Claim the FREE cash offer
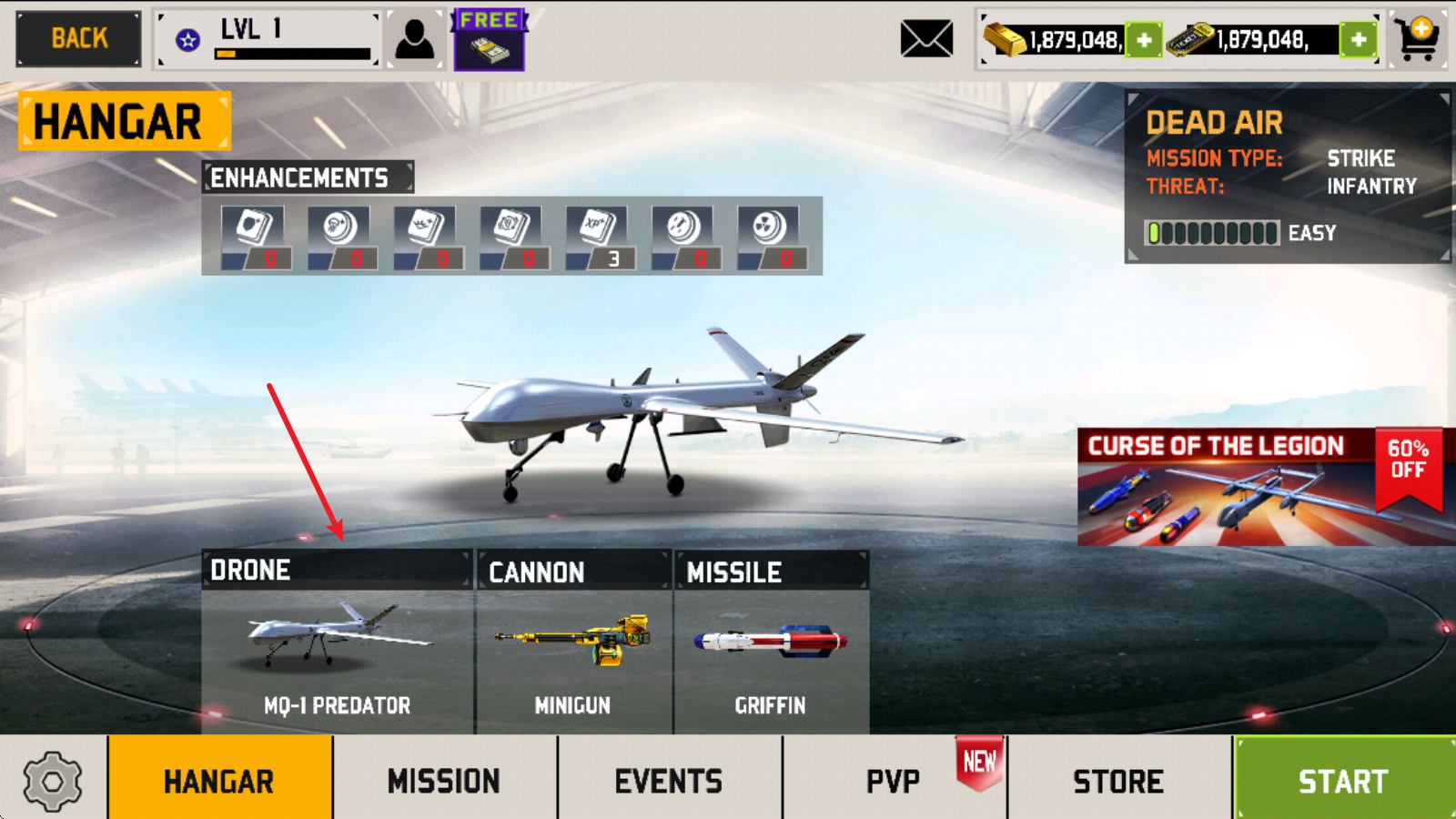This screenshot has height=819, width=1456. point(490,41)
